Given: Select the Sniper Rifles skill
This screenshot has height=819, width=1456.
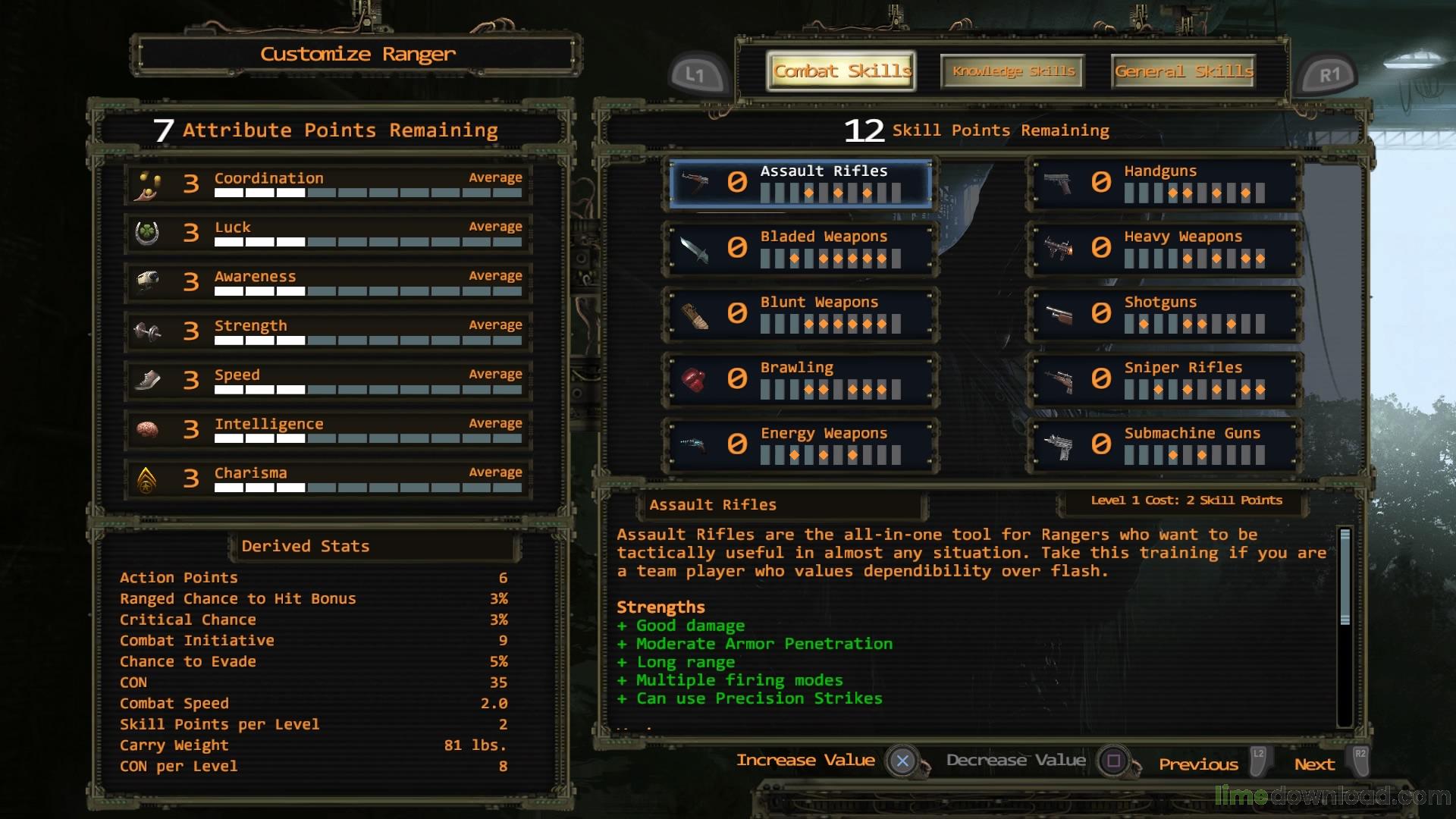Looking at the screenshot, I should [x=1164, y=379].
